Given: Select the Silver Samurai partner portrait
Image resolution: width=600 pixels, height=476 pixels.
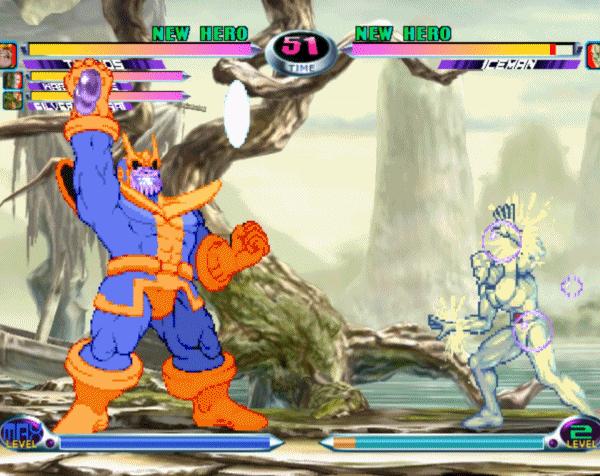Looking at the screenshot, I should point(12,100).
